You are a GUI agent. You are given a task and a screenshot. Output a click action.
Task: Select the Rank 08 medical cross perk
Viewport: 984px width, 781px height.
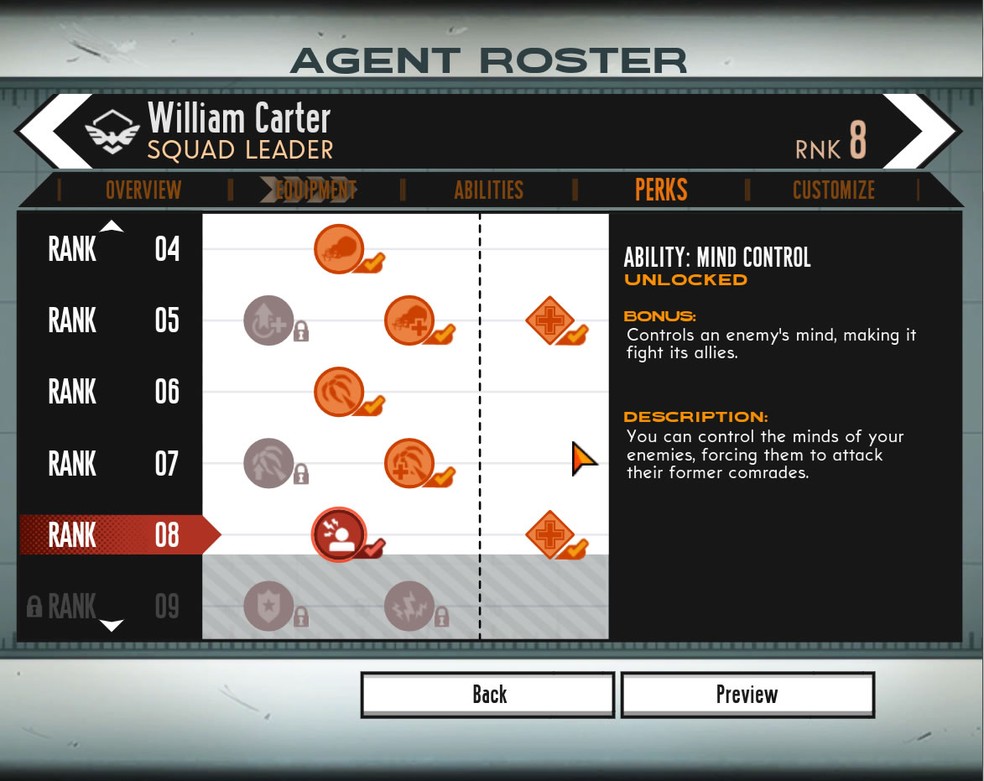pos(550,534)
